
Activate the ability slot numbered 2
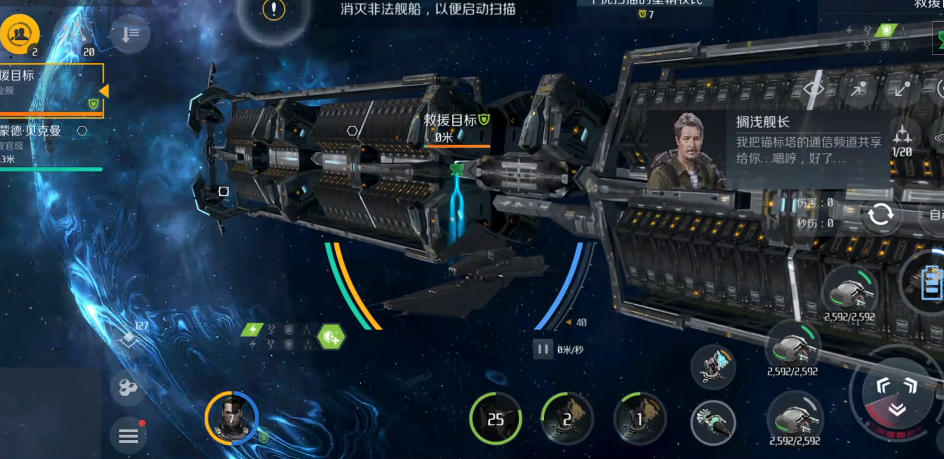567,419
